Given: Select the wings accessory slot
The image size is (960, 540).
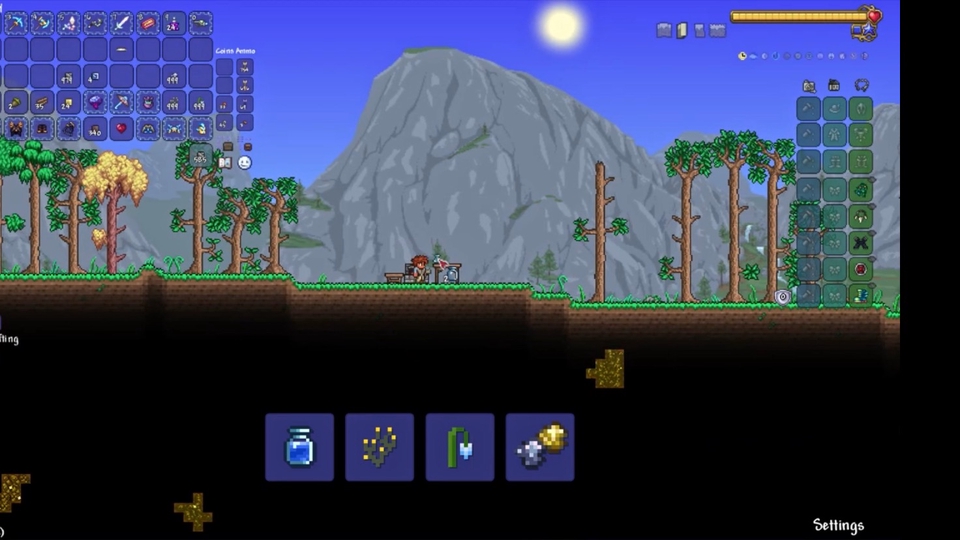Looking at the screenshot, I should [860, 242].
